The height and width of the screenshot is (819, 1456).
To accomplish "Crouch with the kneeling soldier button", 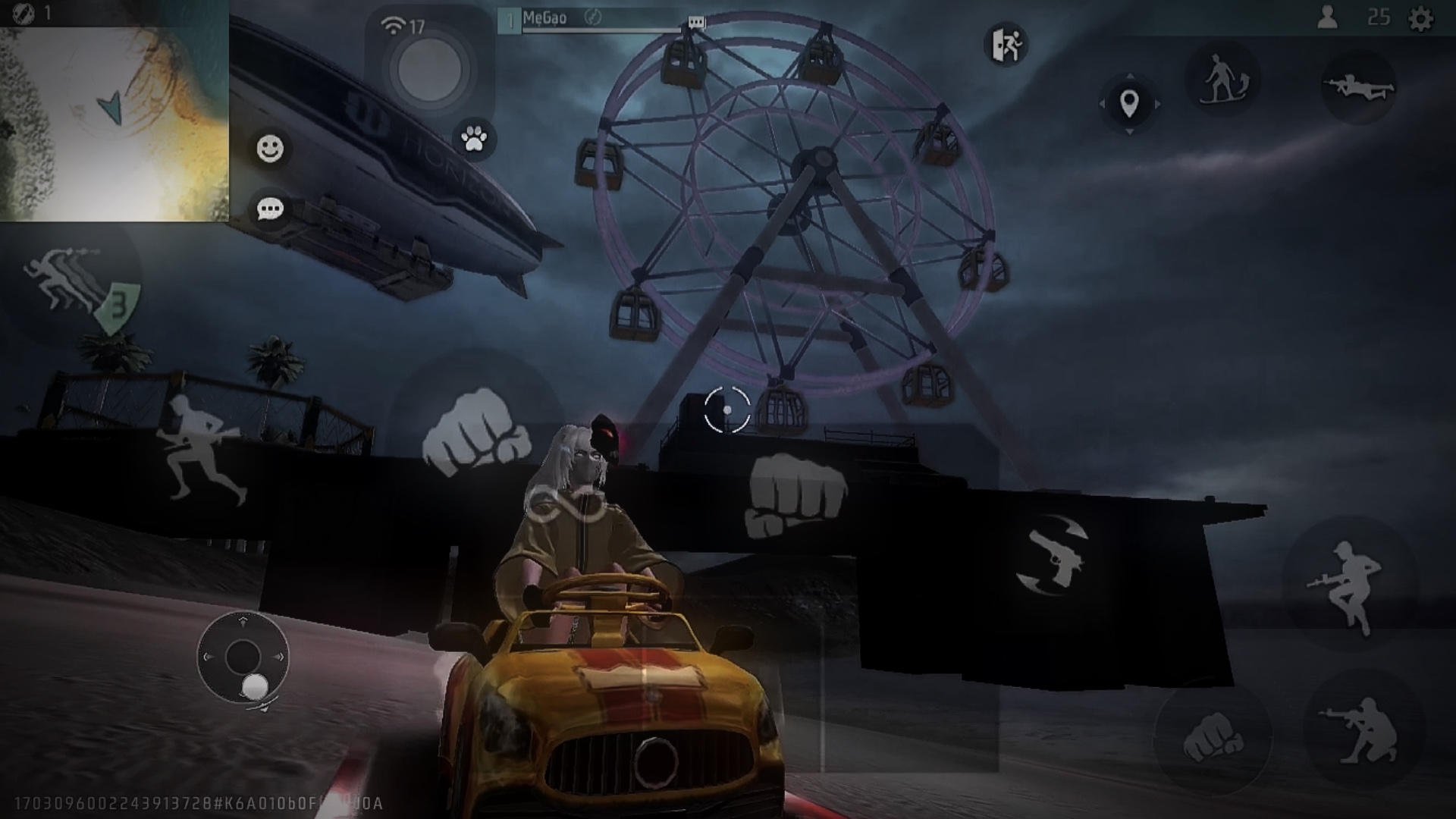I will 1363,730.
